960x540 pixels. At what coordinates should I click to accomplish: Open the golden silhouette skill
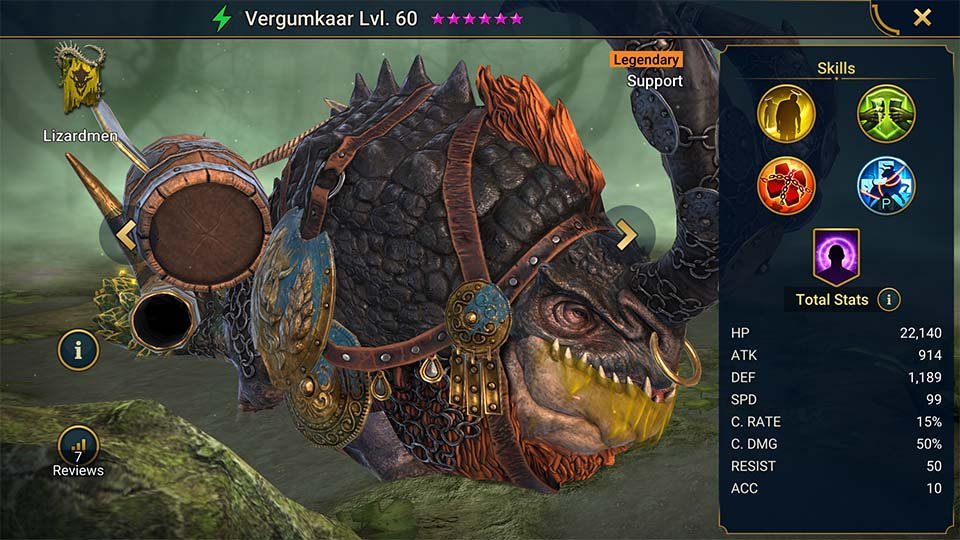(786, 112)
